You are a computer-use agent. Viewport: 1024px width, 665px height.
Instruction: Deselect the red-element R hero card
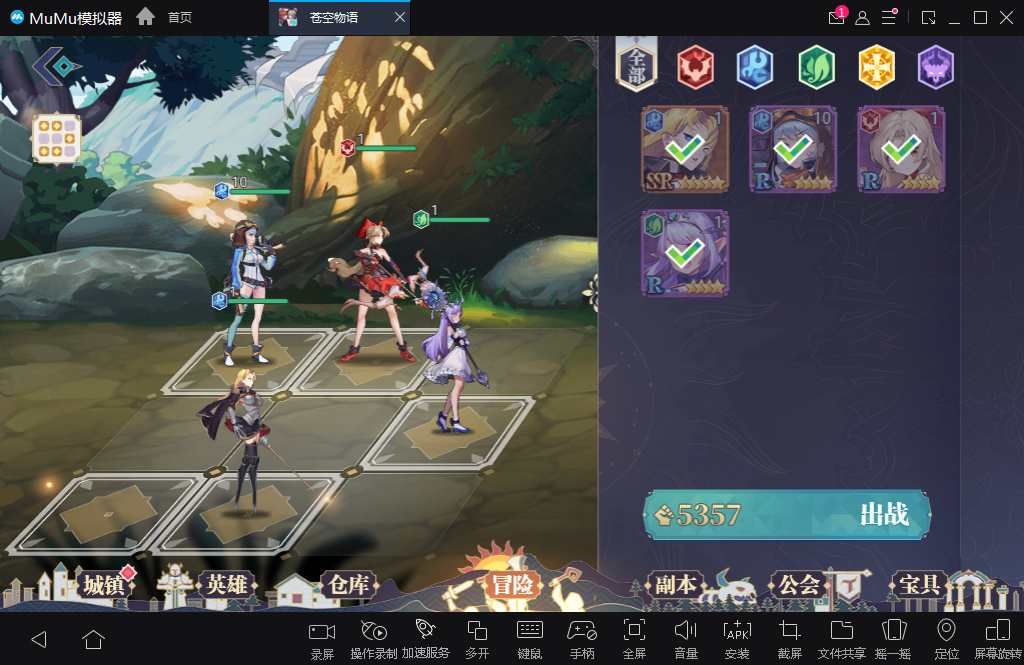click(x=901, y=149)
